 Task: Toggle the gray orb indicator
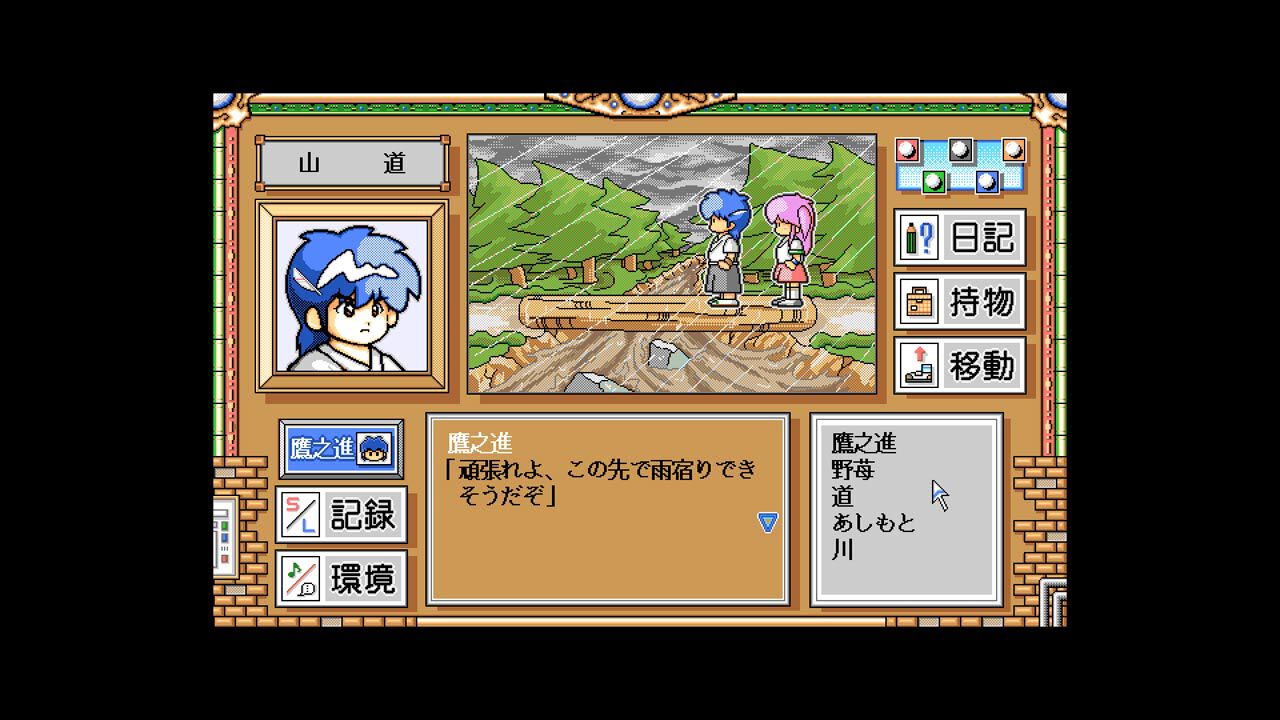point(960,150)
